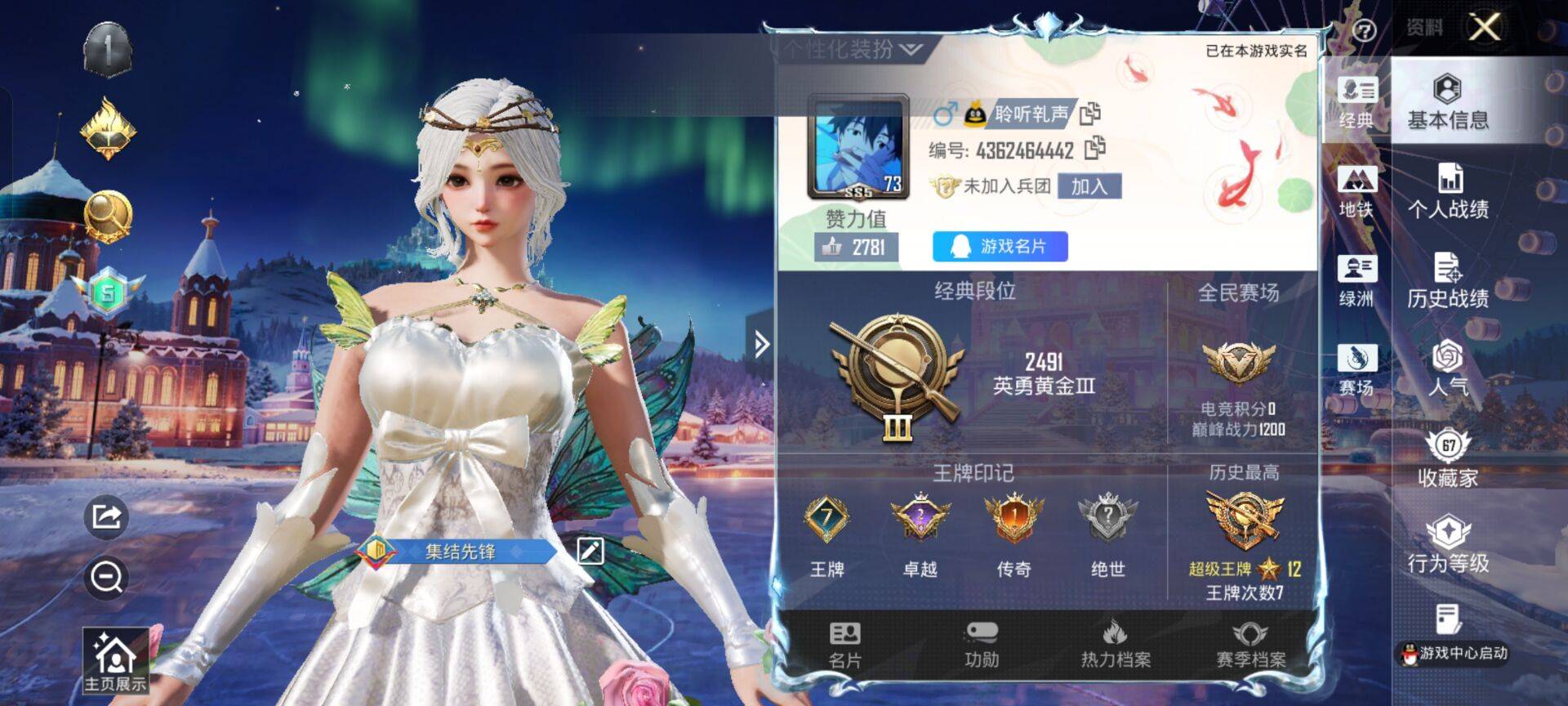Click the 加入 join corps button
This screenshot has width=1568, height=706.
(1089, 186)
